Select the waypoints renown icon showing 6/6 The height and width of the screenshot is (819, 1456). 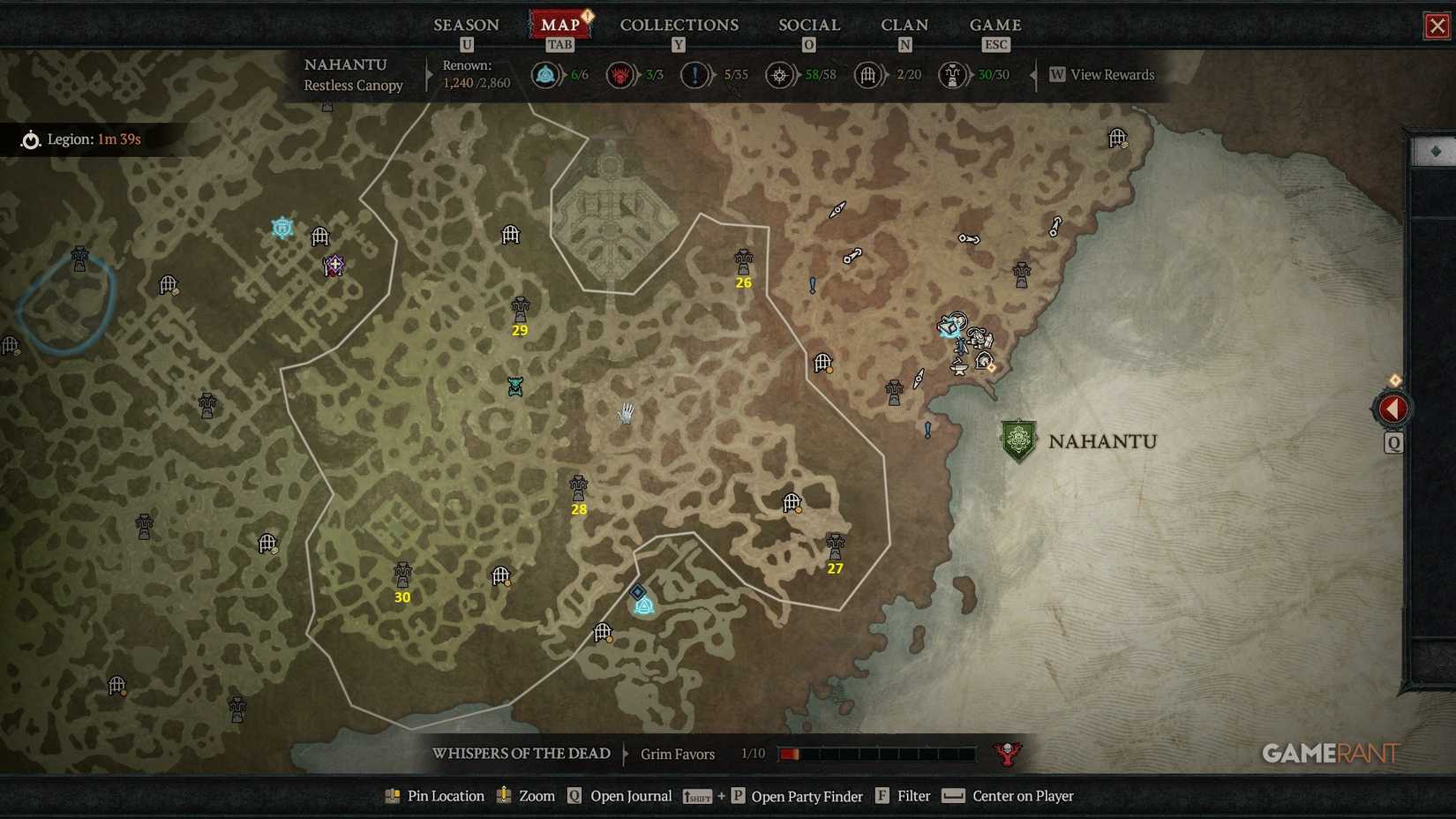point(544,75)
